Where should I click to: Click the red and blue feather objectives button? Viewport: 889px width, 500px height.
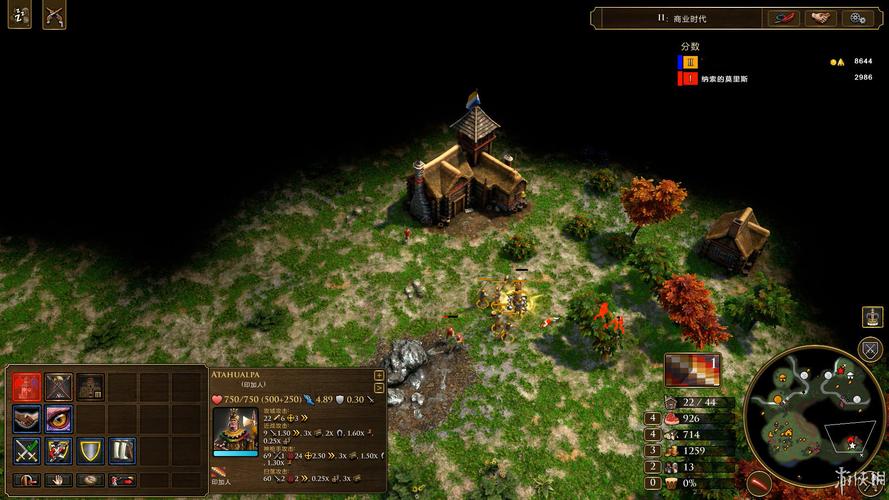[783, 18]
